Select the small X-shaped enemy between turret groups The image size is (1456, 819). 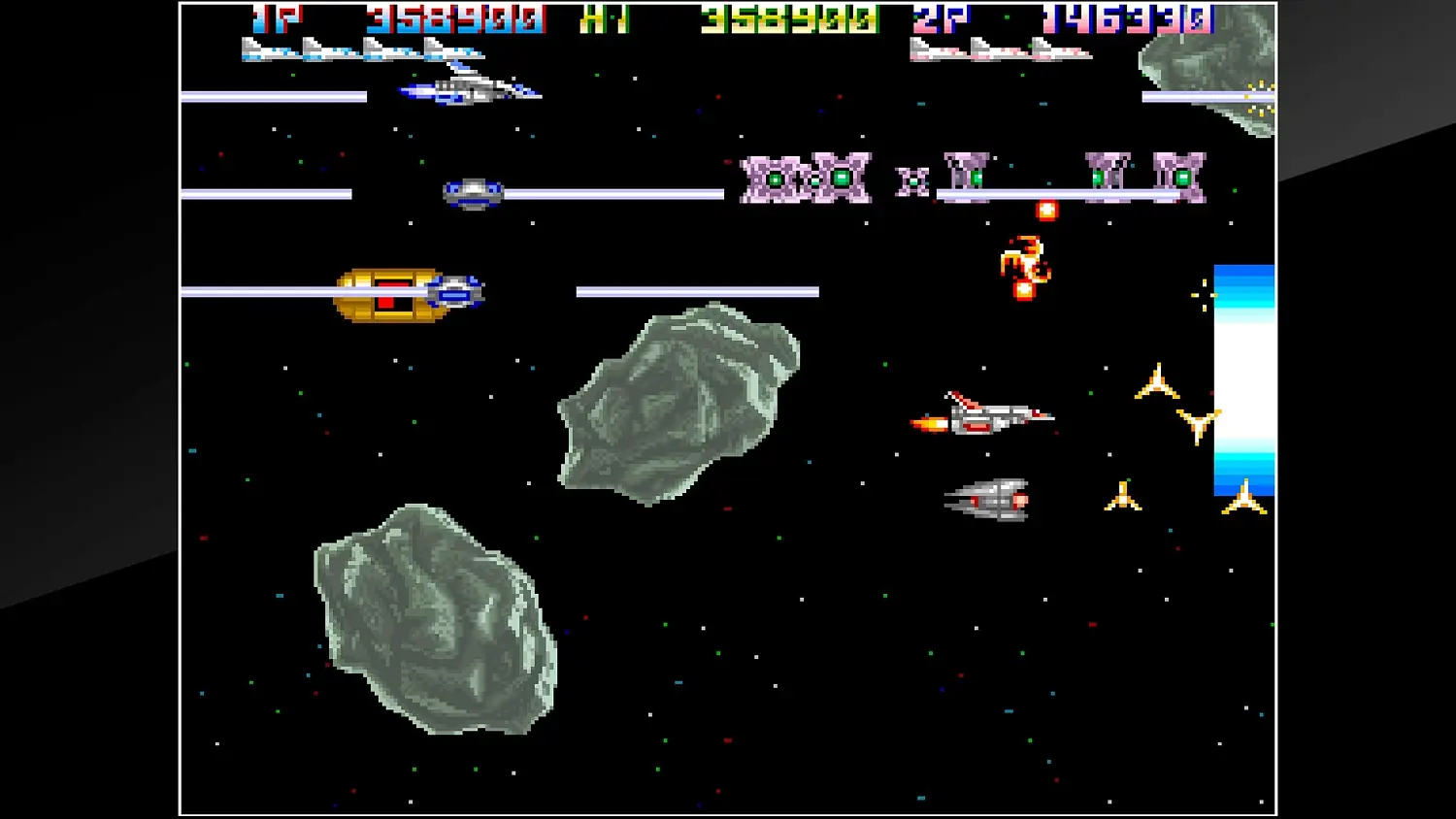tap(910, 179)
